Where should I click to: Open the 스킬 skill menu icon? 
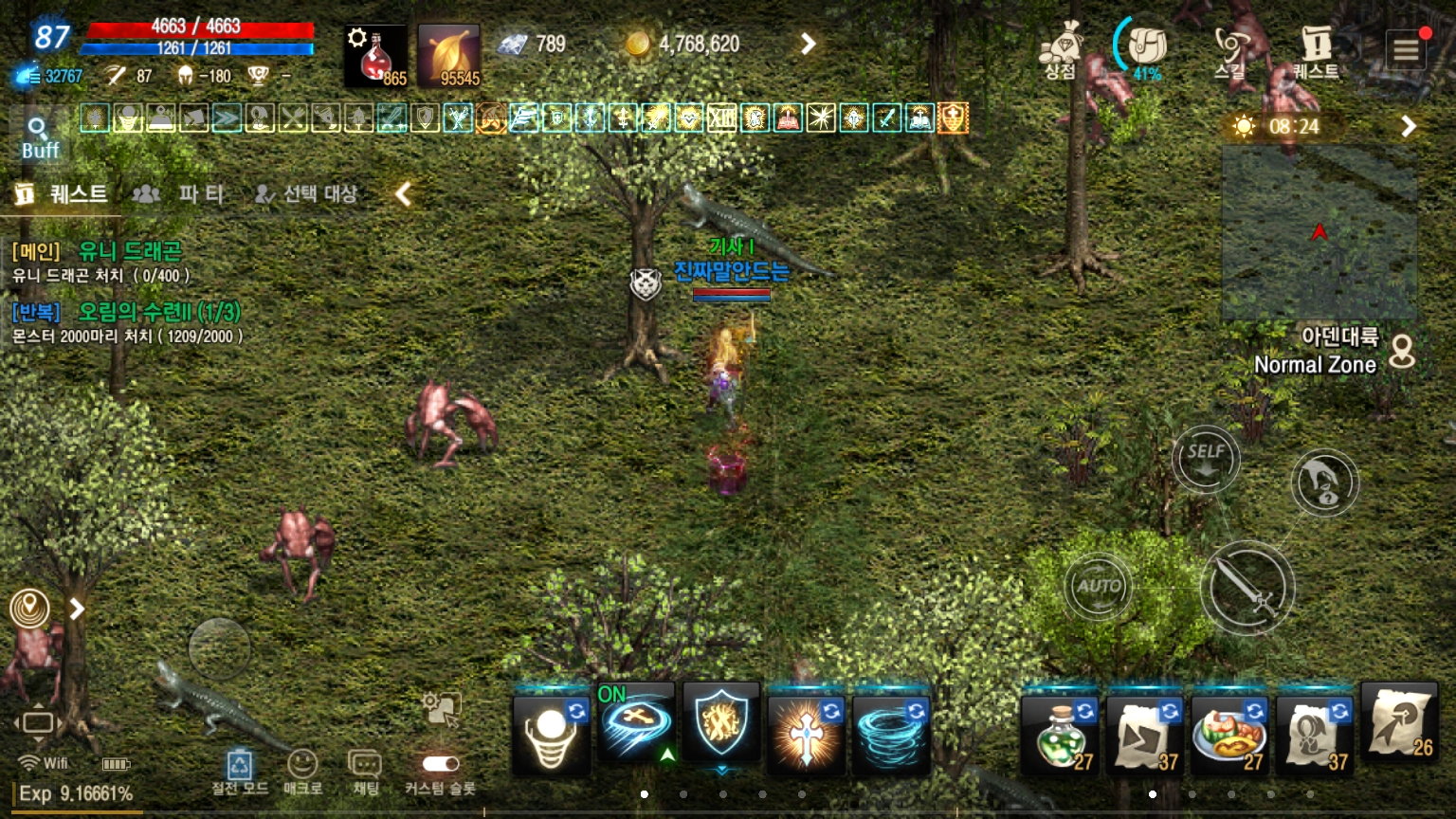point(1229,45)
